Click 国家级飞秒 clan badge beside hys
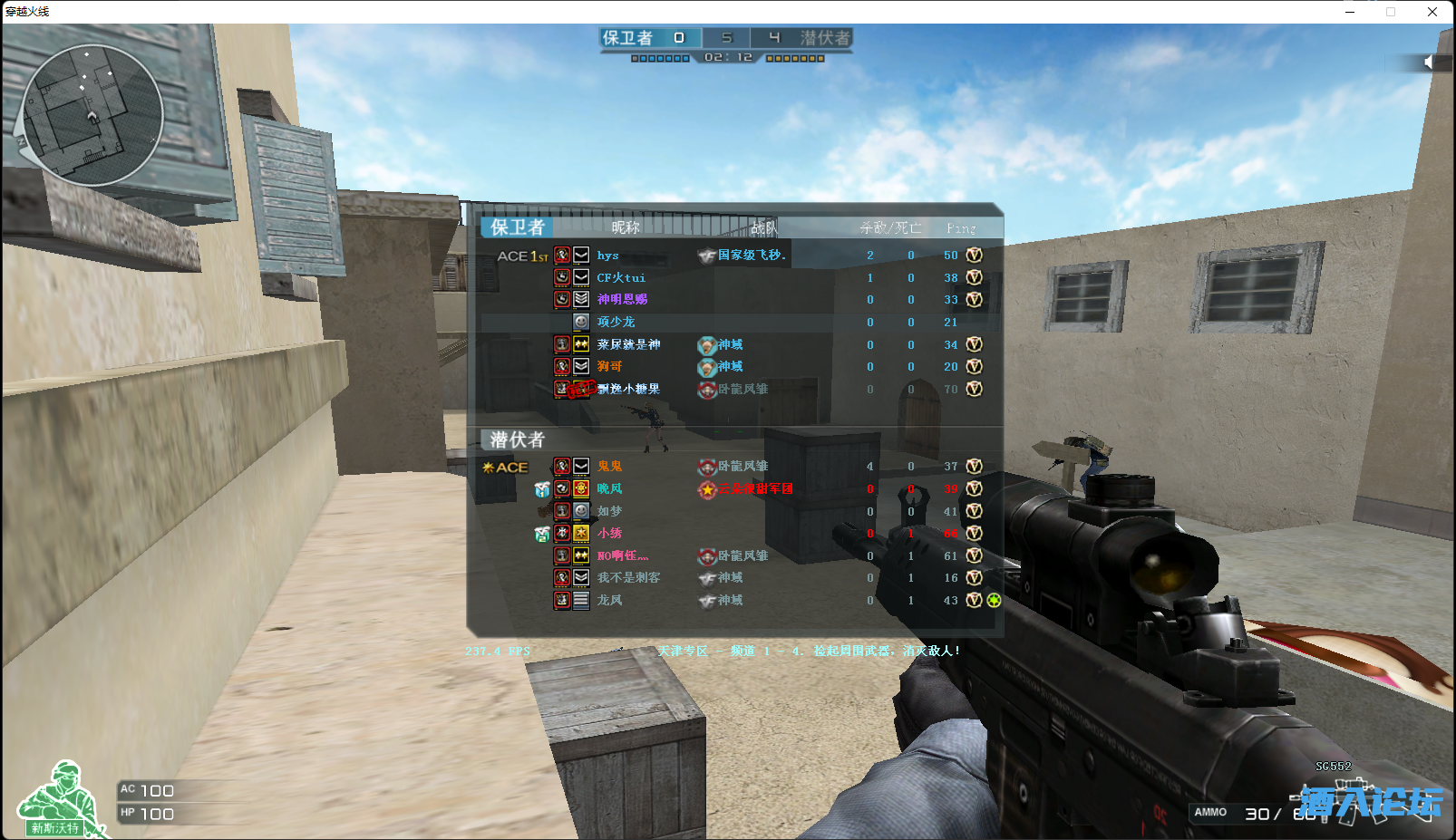Screen dimensions: 1456x840 [x=709, y=256]
